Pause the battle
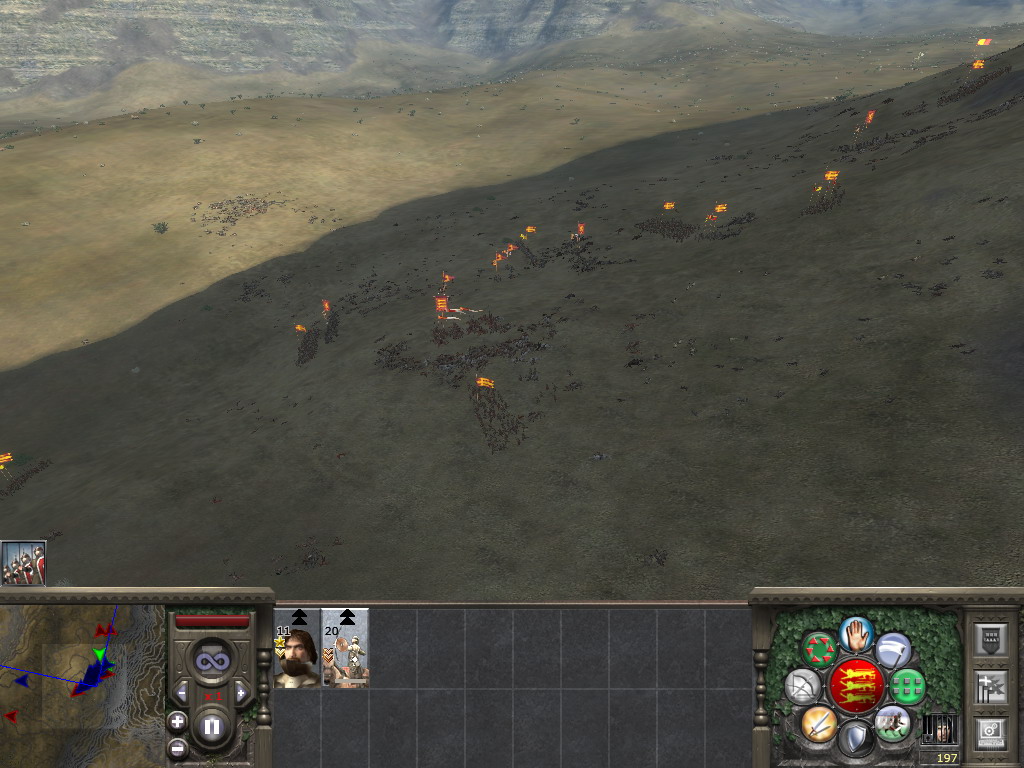Screen dimensions: 1024x768 pyautogui.click(x=212, y=727)
